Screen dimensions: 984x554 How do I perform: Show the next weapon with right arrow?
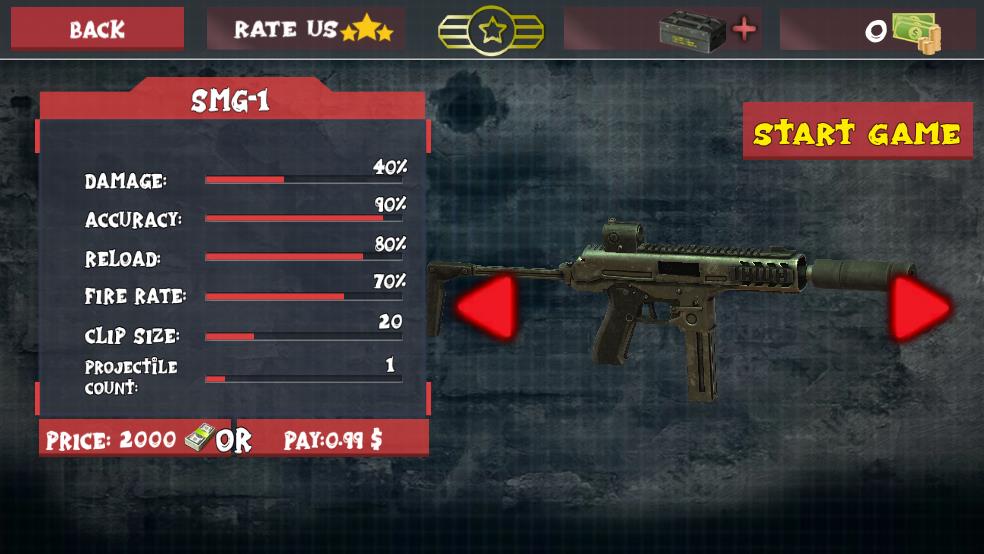pyautogui.click(x=920, y=308)
